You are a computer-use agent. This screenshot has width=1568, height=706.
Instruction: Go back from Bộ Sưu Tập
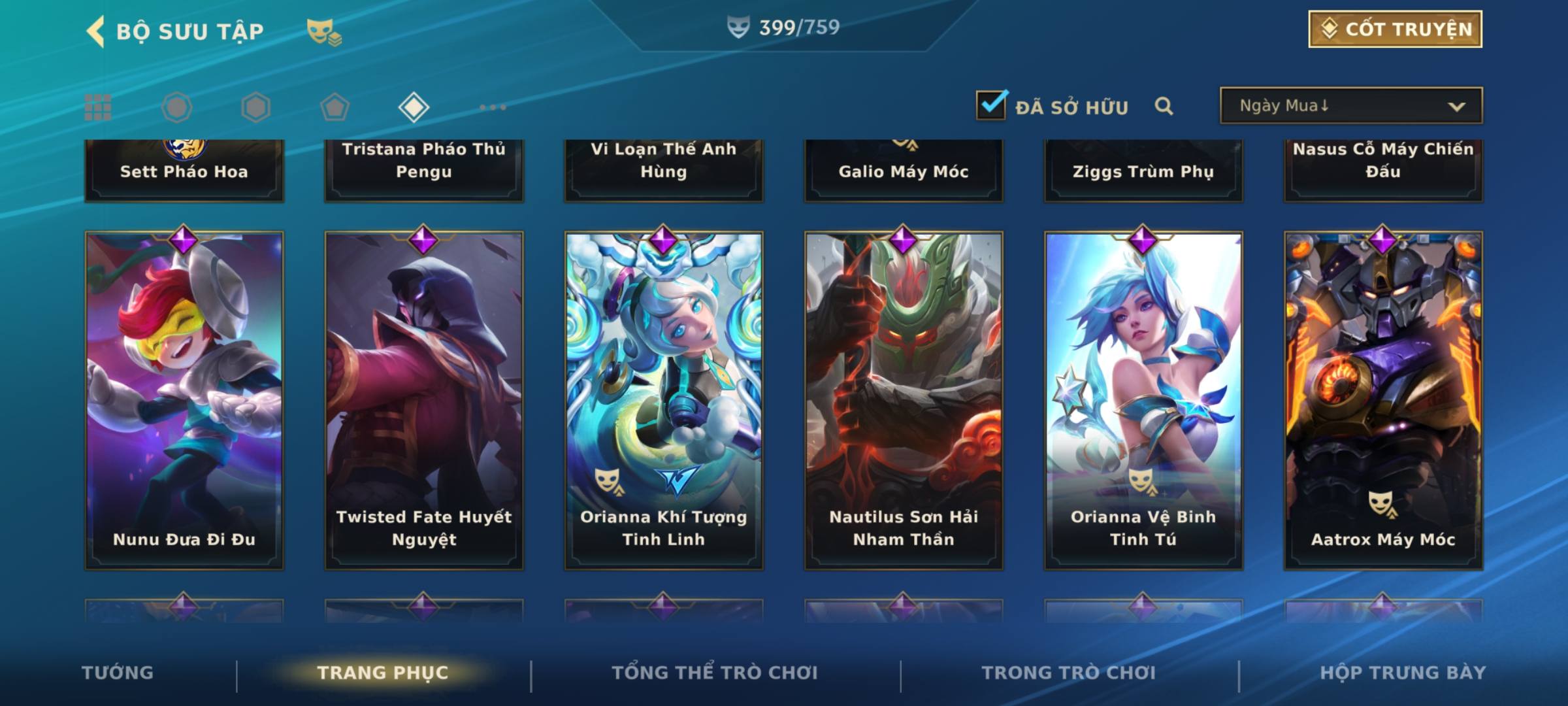(96, 31)
